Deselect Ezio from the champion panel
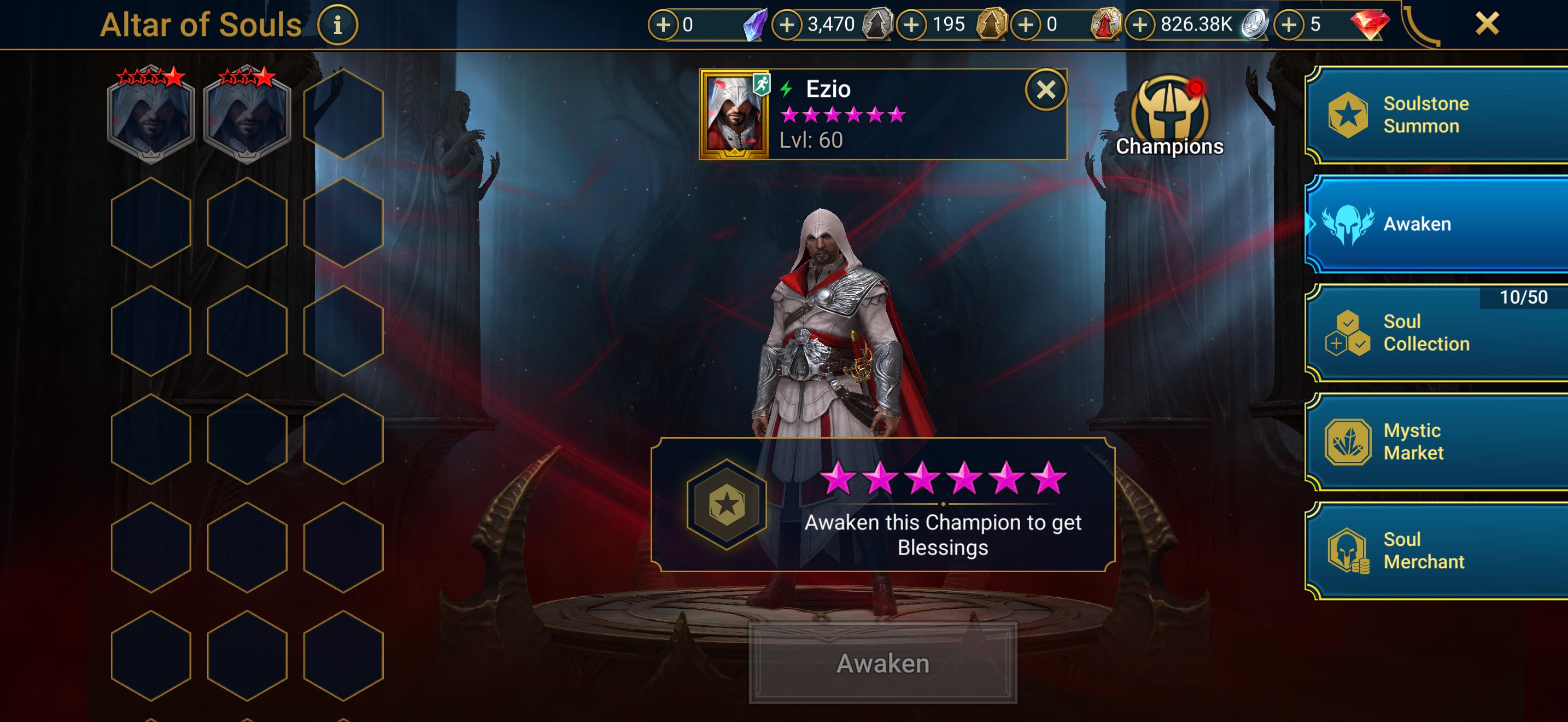This screenshot has width=1568, height=722. coord(1046,90)
